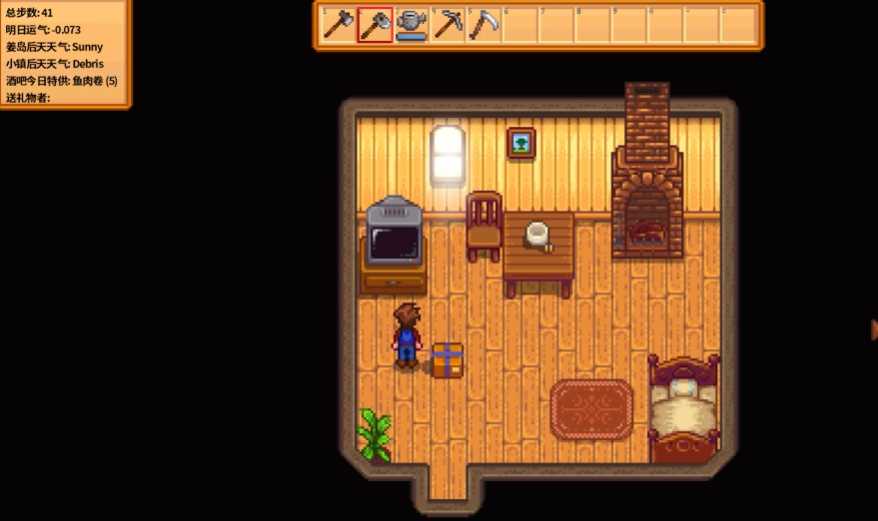Equip the watering can from the toolbar
This screenshot has height=521, width=878.
point(411,24)
